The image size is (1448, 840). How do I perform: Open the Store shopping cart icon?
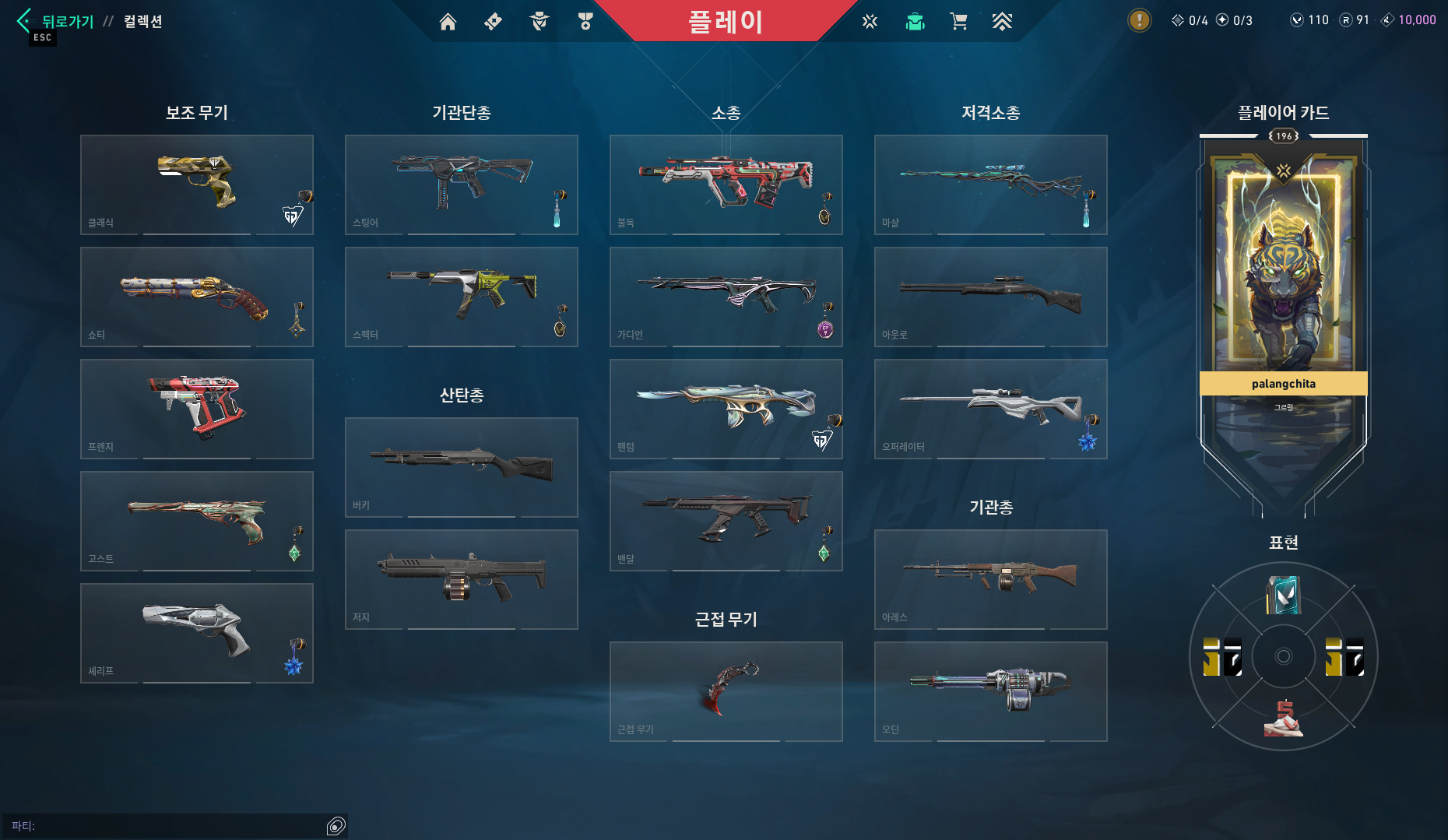point(959,21)
